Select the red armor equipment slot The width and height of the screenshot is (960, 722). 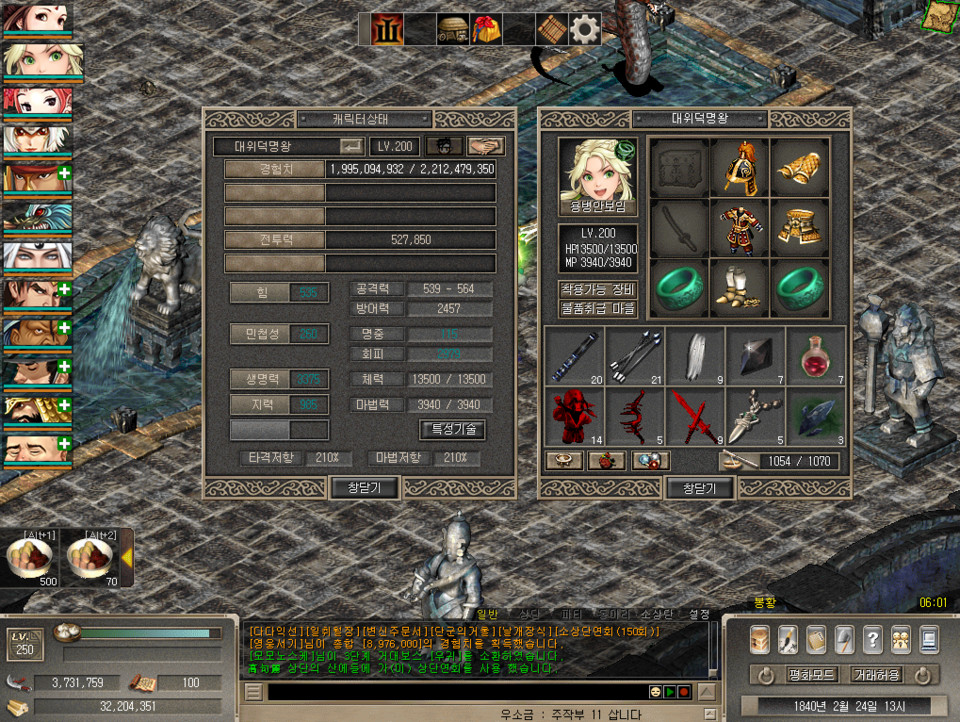(x=740, y=230)
